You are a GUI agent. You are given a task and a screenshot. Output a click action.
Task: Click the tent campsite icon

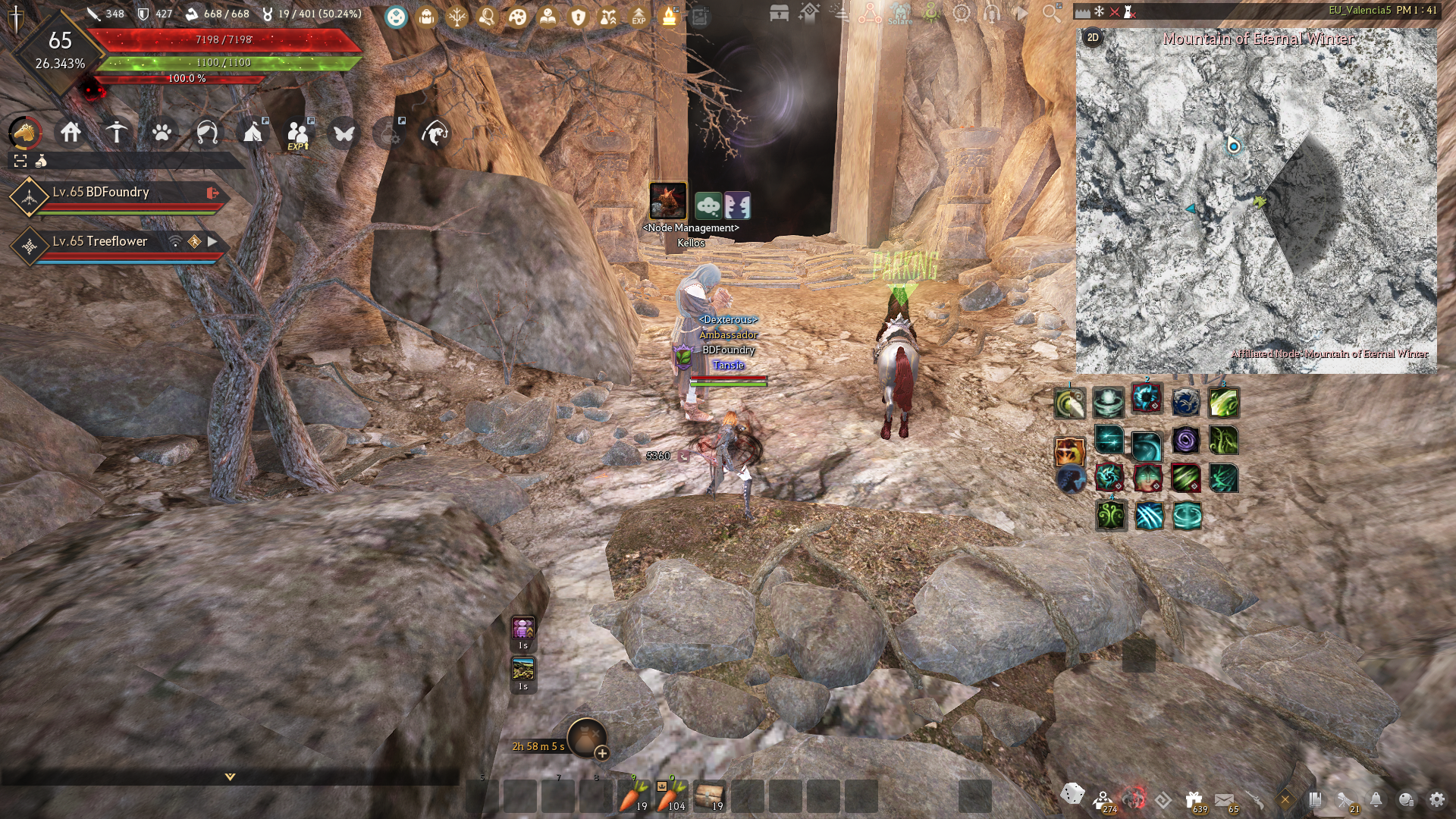[x=253, y=133]
